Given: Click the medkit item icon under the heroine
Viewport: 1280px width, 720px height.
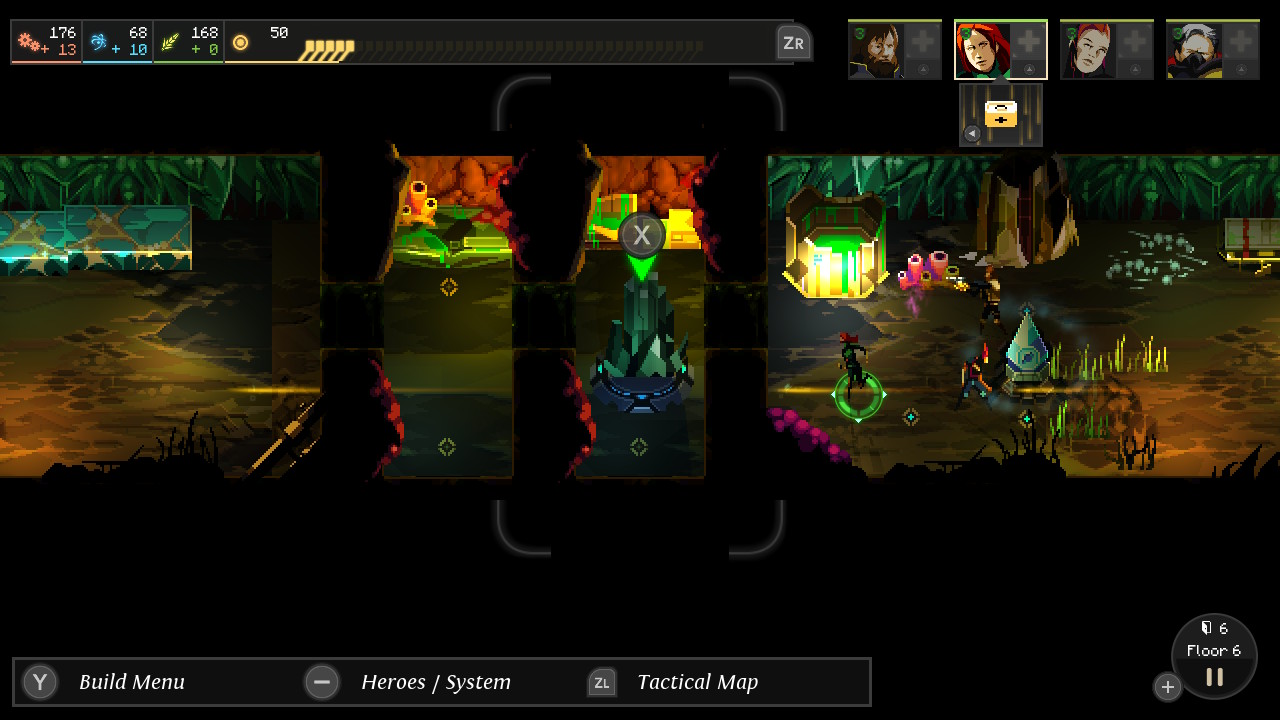Looking at the screenshot, I should (x=1000, y=112).
